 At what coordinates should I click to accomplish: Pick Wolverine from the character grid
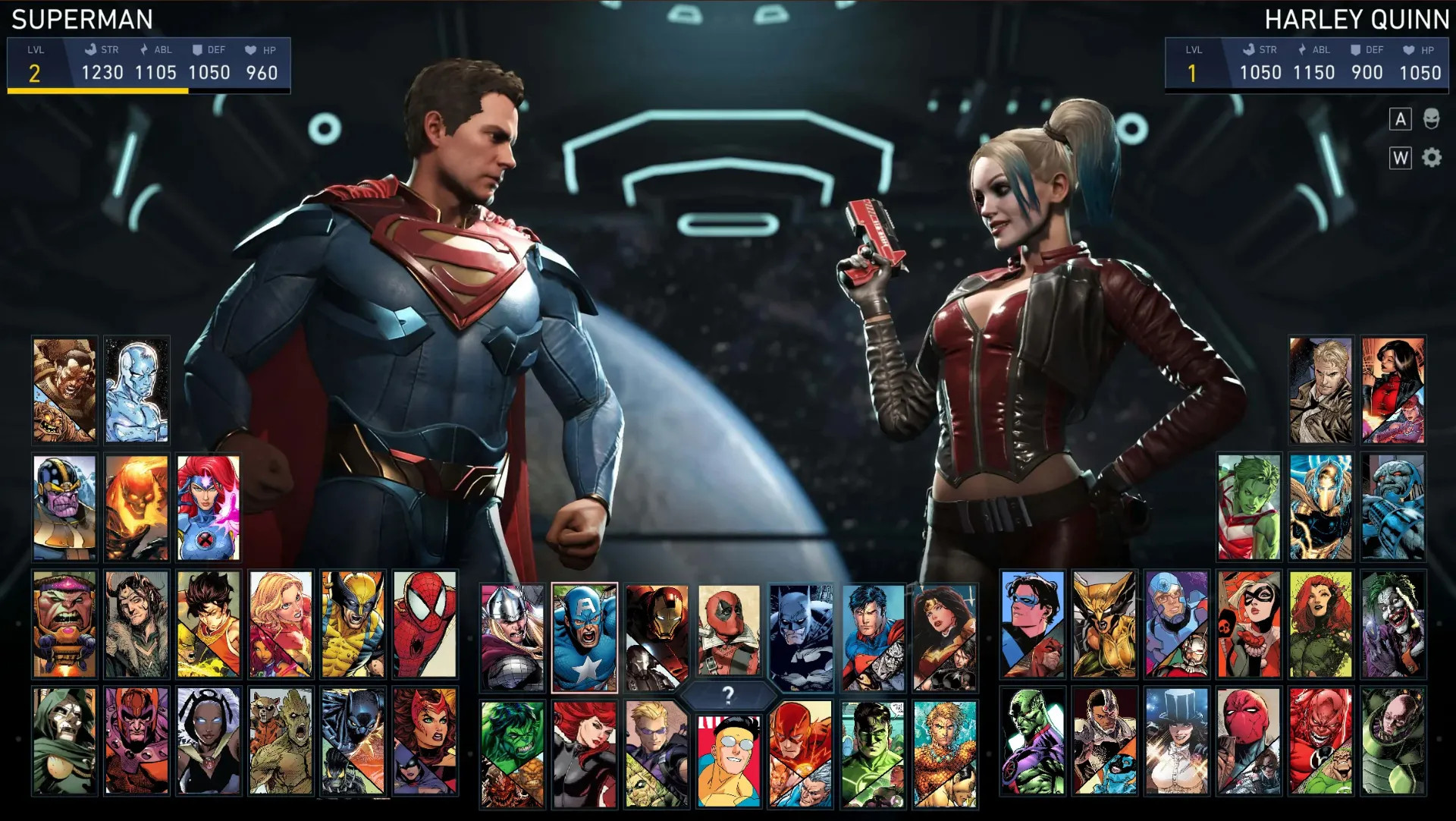pos(353,624)
